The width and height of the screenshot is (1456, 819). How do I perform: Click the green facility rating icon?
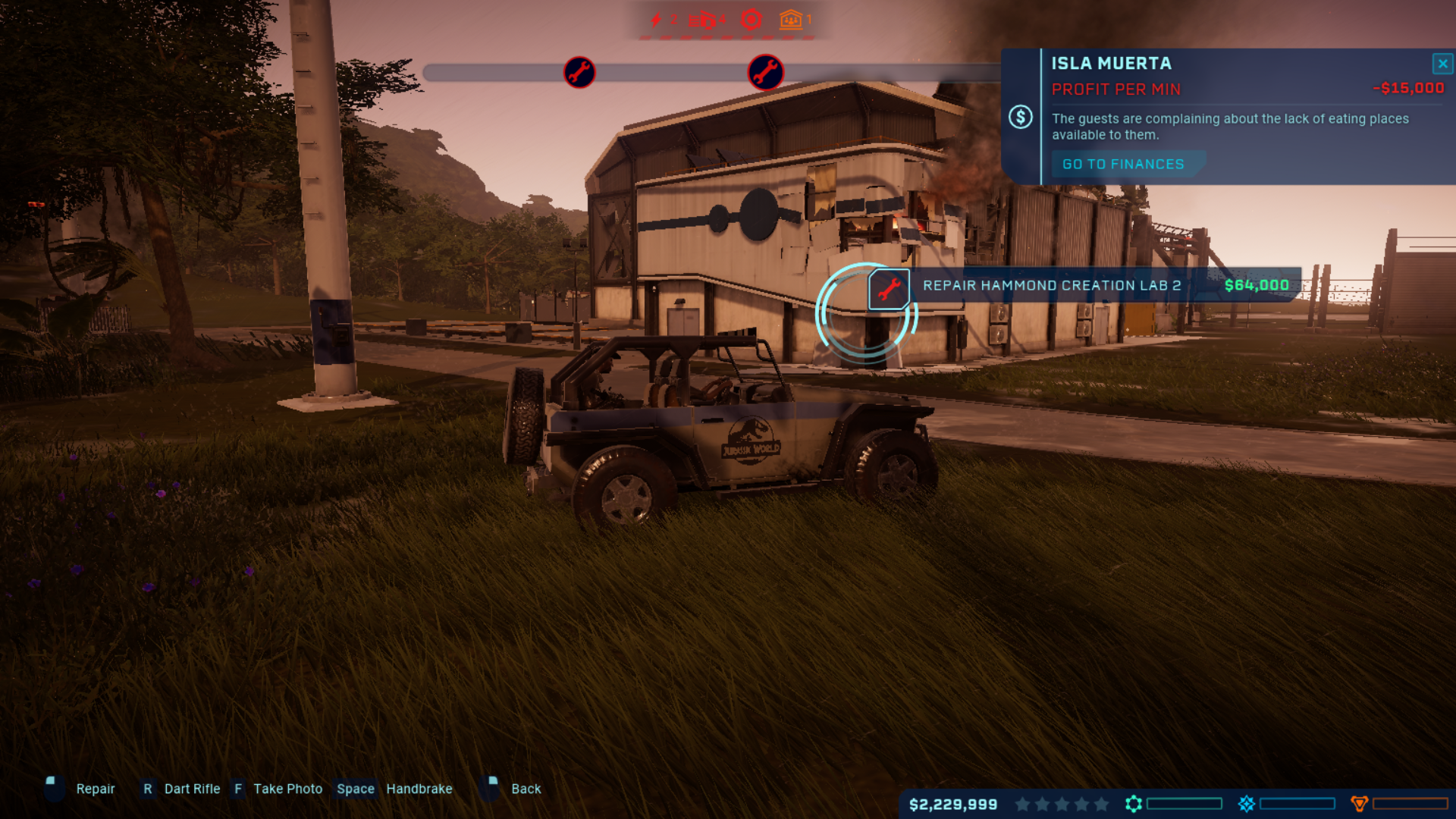(x=1134, y=803)
